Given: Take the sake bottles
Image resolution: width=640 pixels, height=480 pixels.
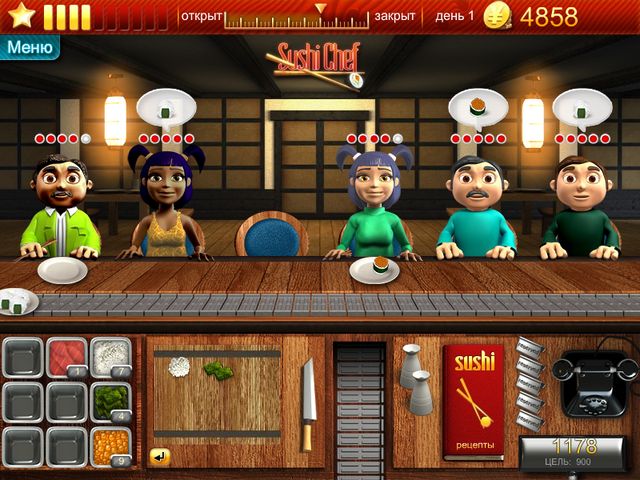Looking at the screenshot, I should (415, 378).
